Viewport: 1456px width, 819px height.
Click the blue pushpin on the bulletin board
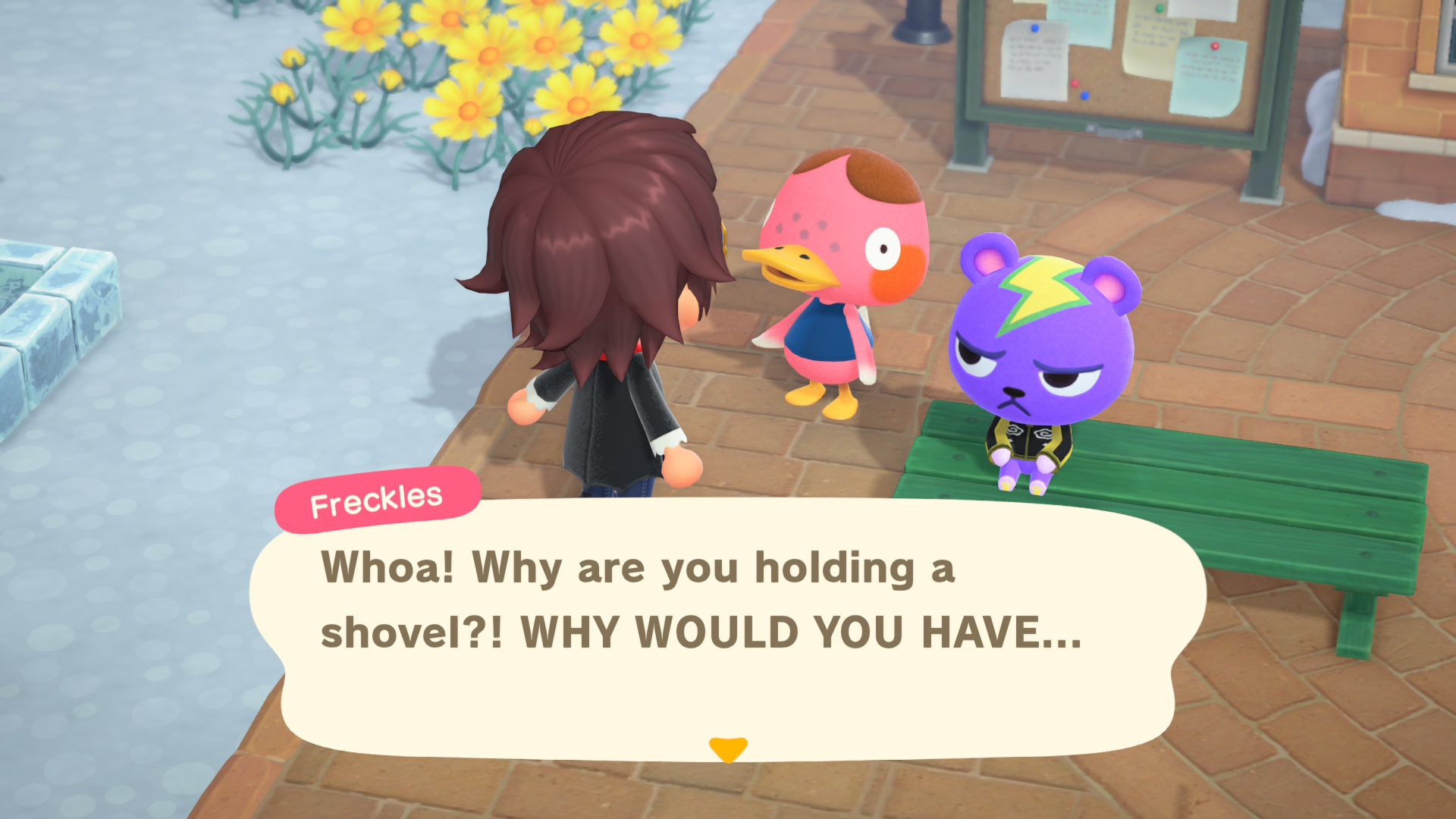pyautogui.click(x=1034, y=28)
